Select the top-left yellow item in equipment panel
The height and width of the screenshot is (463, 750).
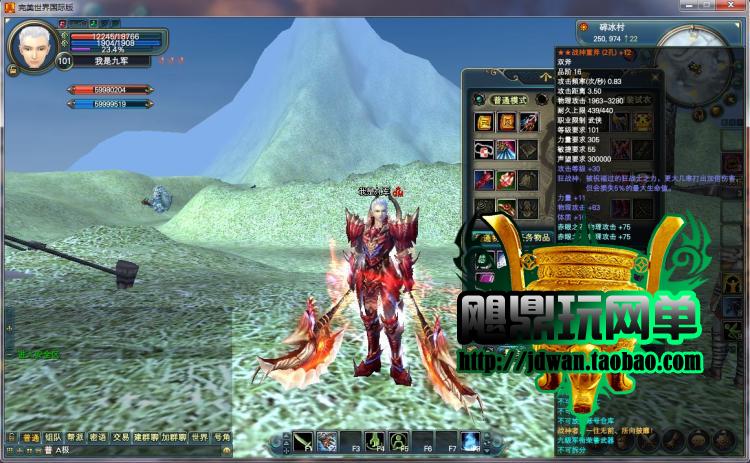pos(484,123)
